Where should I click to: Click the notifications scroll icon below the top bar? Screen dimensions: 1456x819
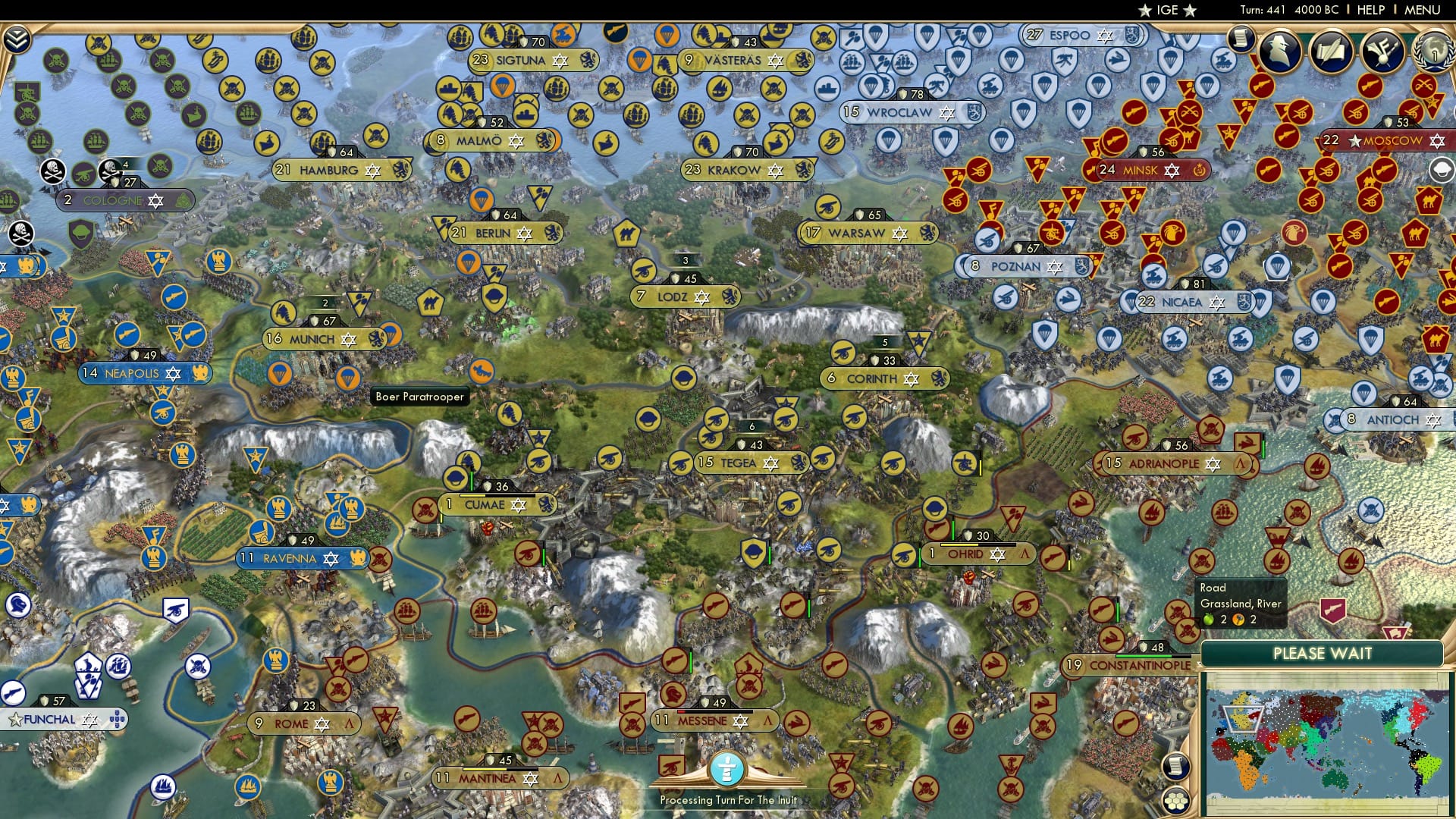pos(1241,39)
